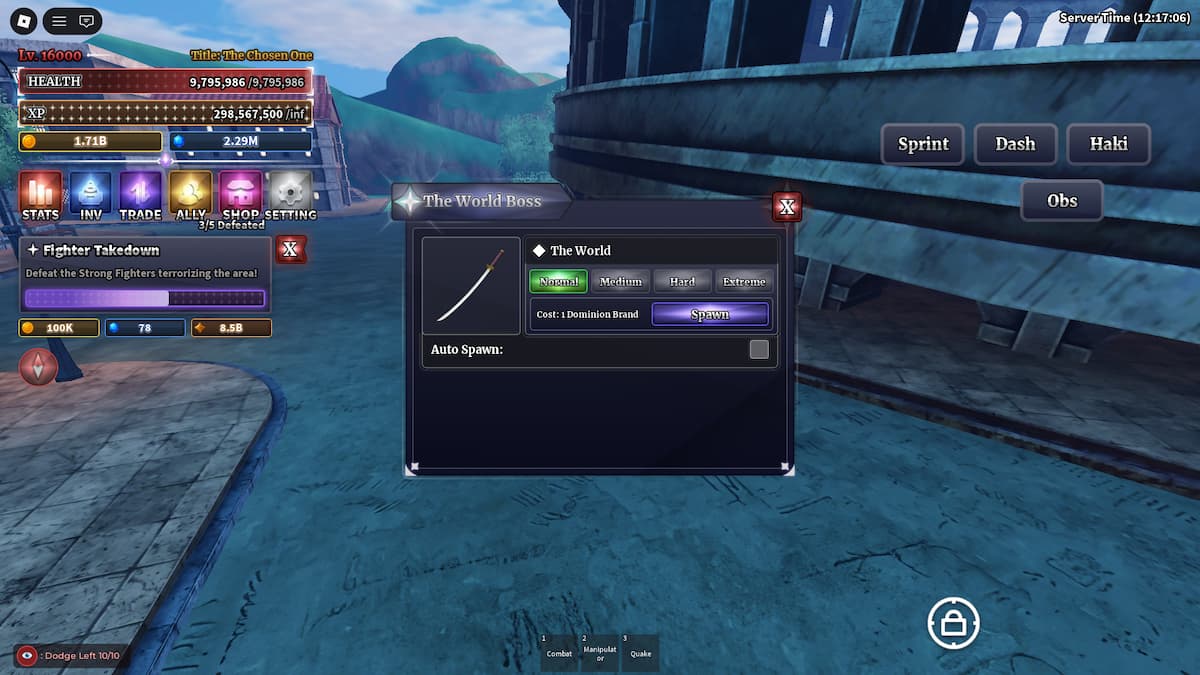The height and width of the screenshot is (675, 1200).
Task: Spawn The World boss
Action: click(710, 314)
